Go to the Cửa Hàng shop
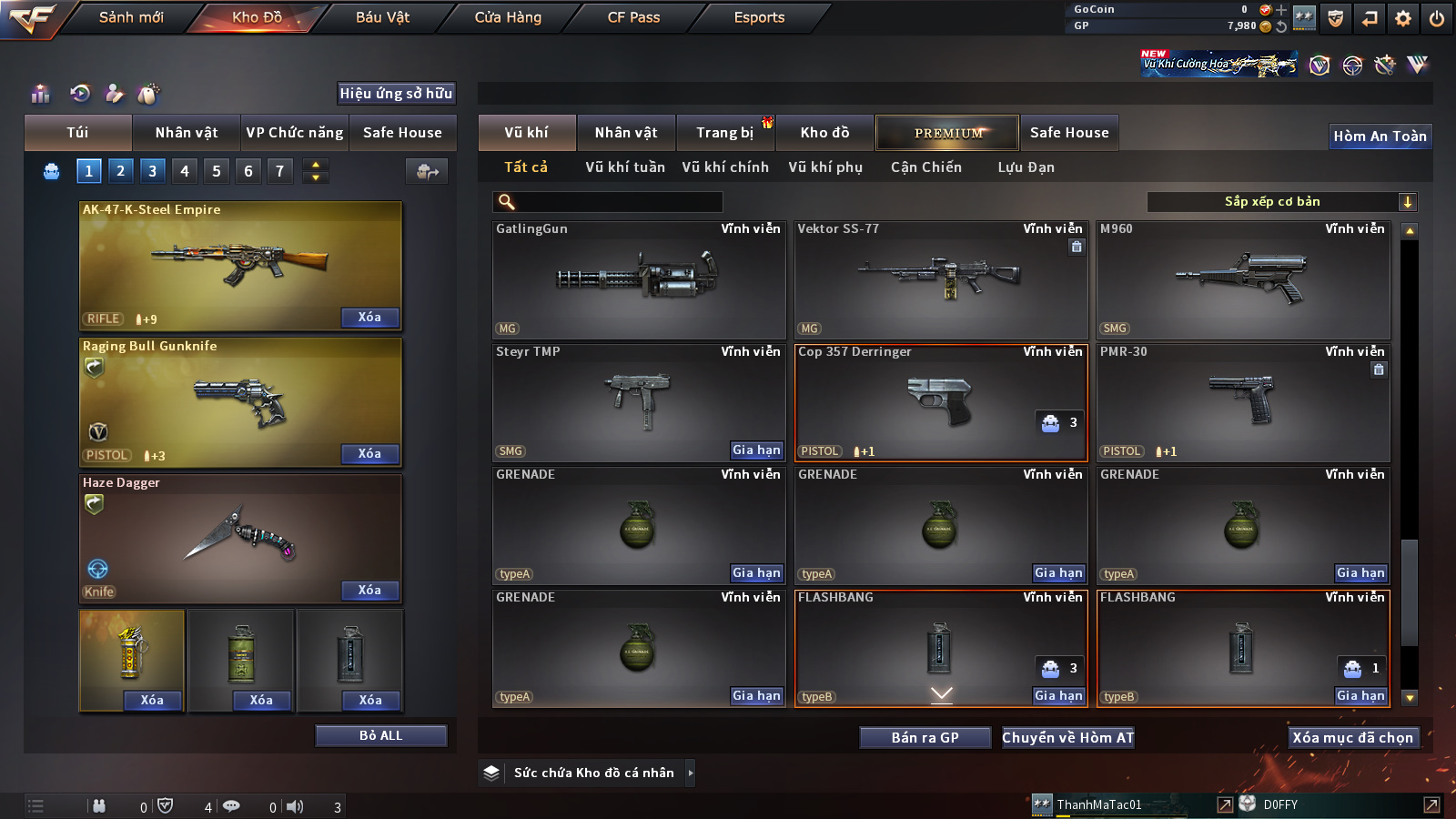Viewport: 1456px width, 819px height. tap(508, 17)
